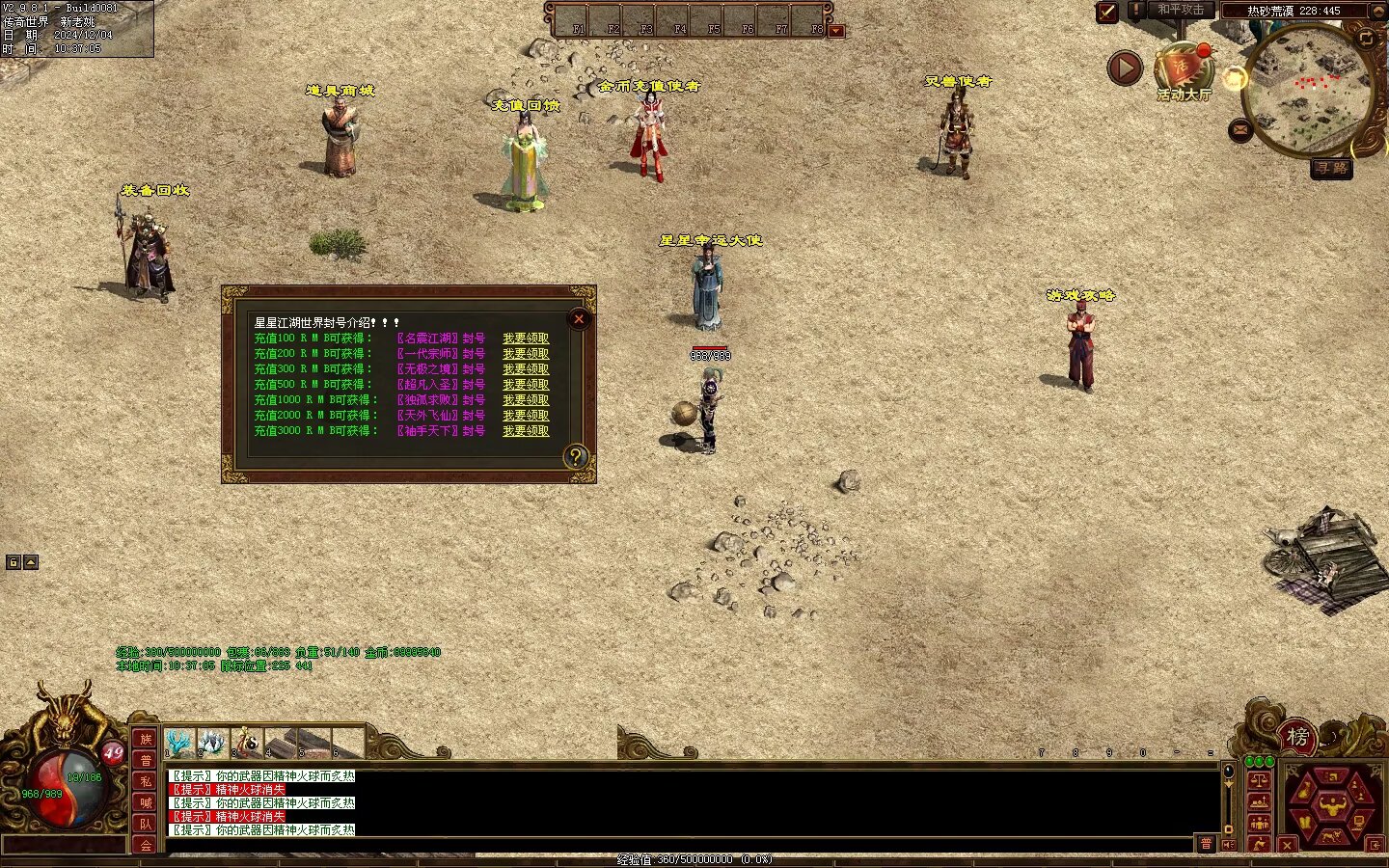Claim the 袖手天下 title for 3000 RMB

tap(526, 431)
